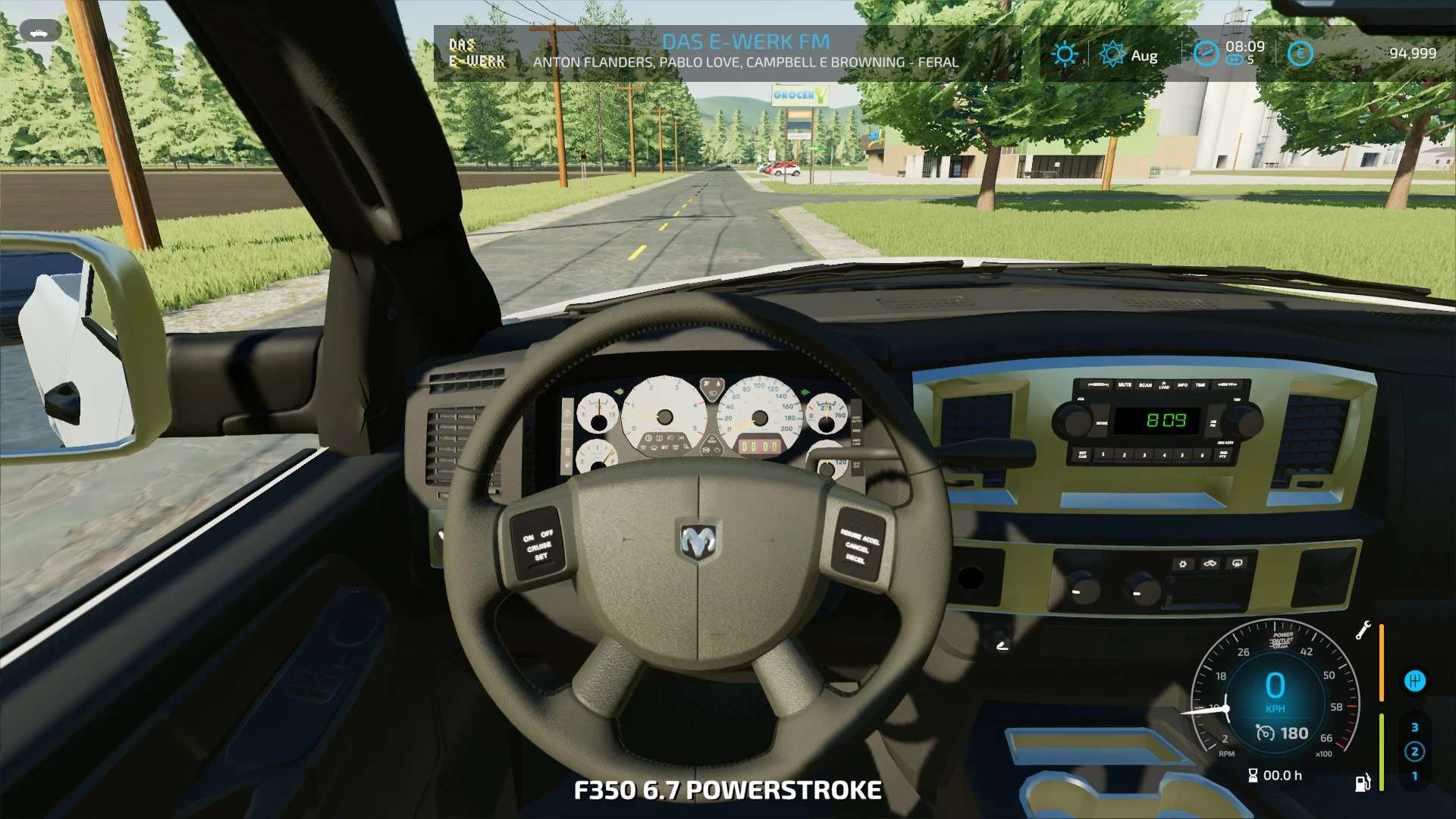The width and height of the screenshot is (1456, 819).
Task: Click the wrench vehicle damage icon
Action: pos(1363,630)
